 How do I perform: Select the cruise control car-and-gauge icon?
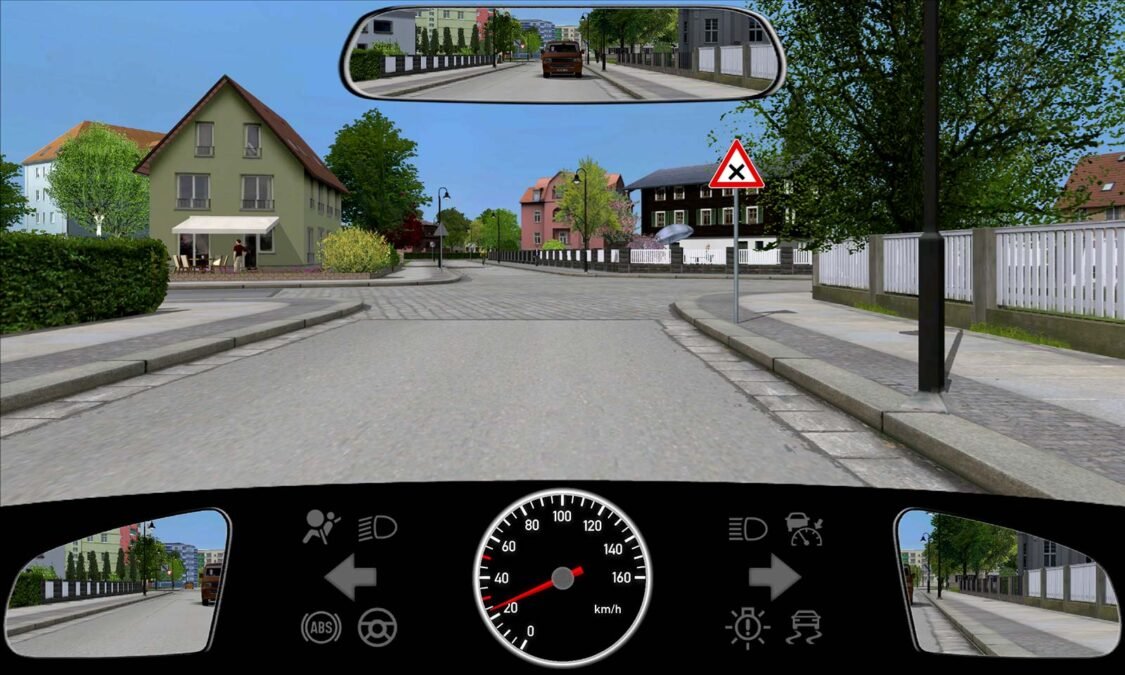point(803,528)
